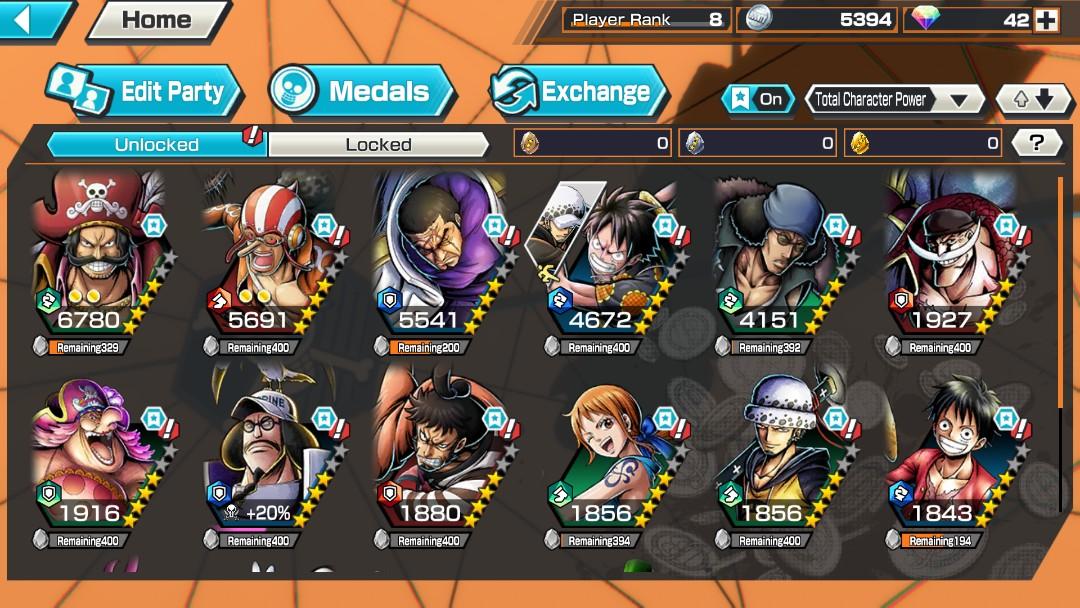Screen dimensions: 1080x608
Task: Flip the ascending/descending sort order
Action: [x=1033, y=99]
